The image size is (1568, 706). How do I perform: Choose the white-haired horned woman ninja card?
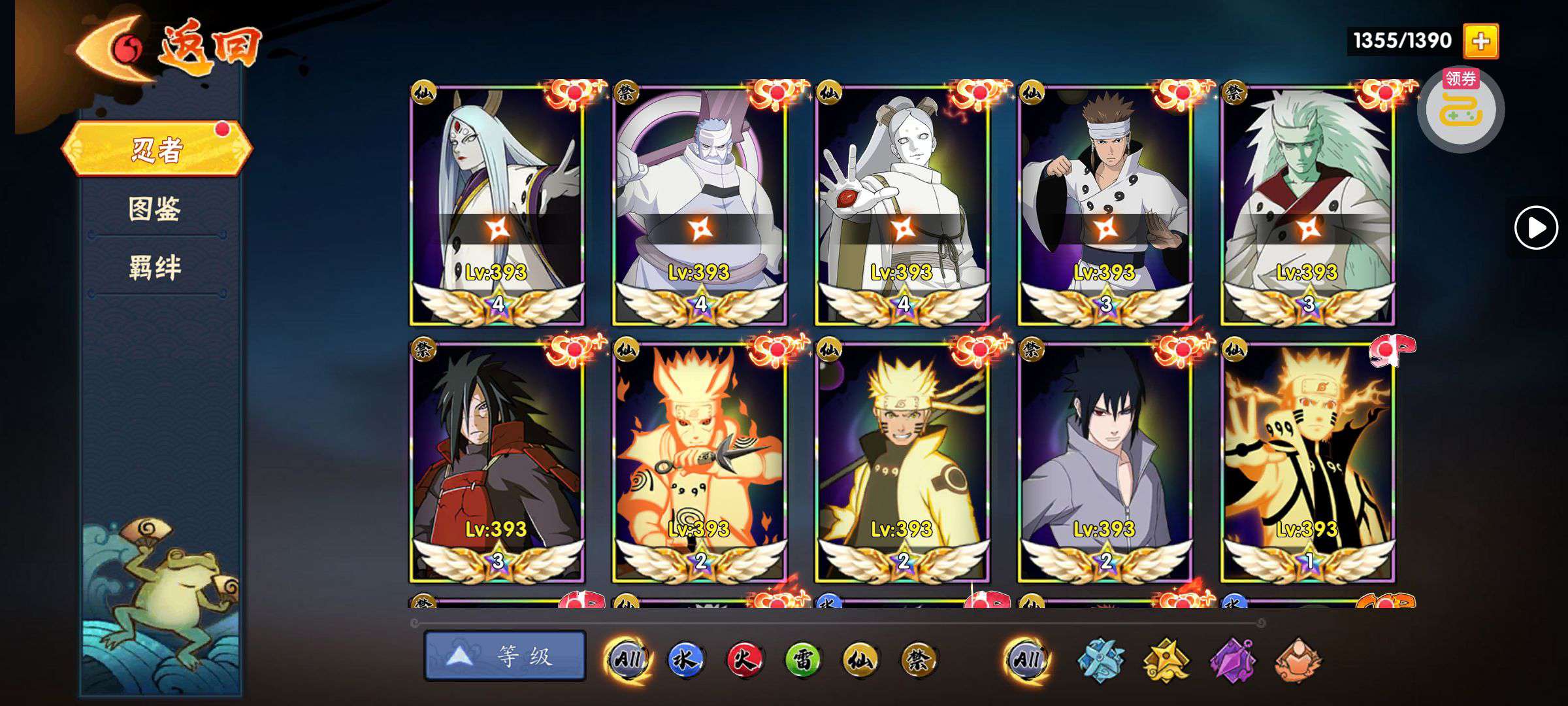point(497,204)
